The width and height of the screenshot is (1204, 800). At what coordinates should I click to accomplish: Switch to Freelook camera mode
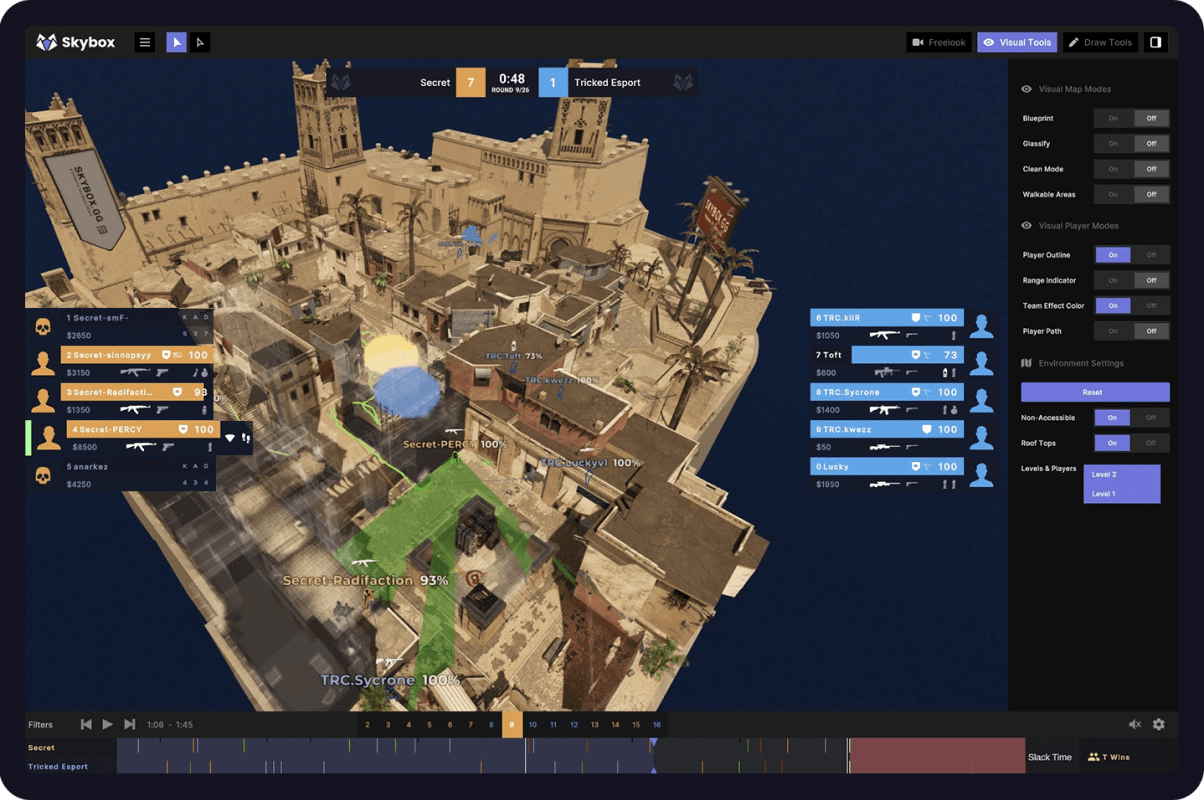[x=938, y=42]
